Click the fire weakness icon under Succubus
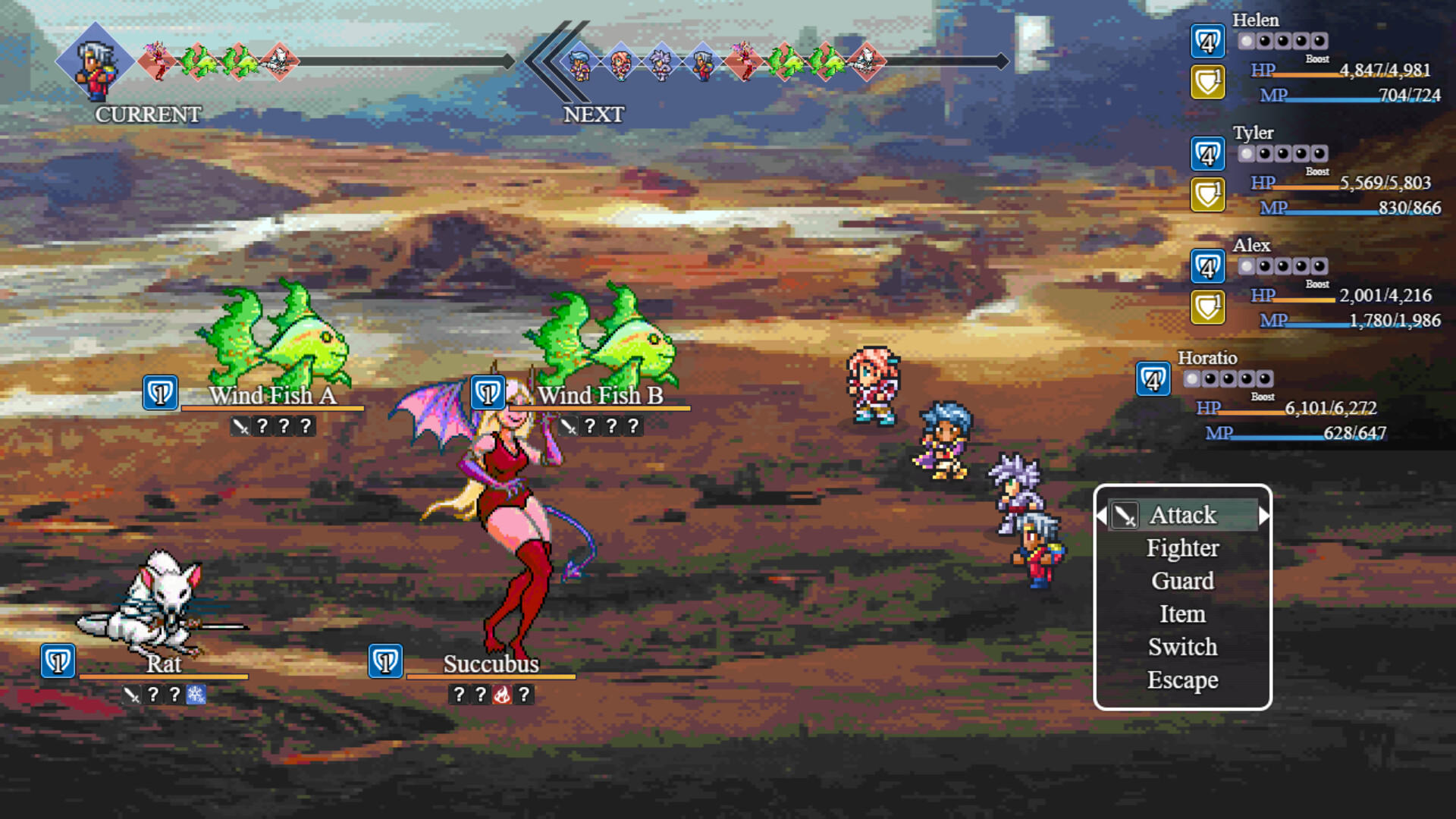This screenshot has height=819, width=1456. point(502,694)
